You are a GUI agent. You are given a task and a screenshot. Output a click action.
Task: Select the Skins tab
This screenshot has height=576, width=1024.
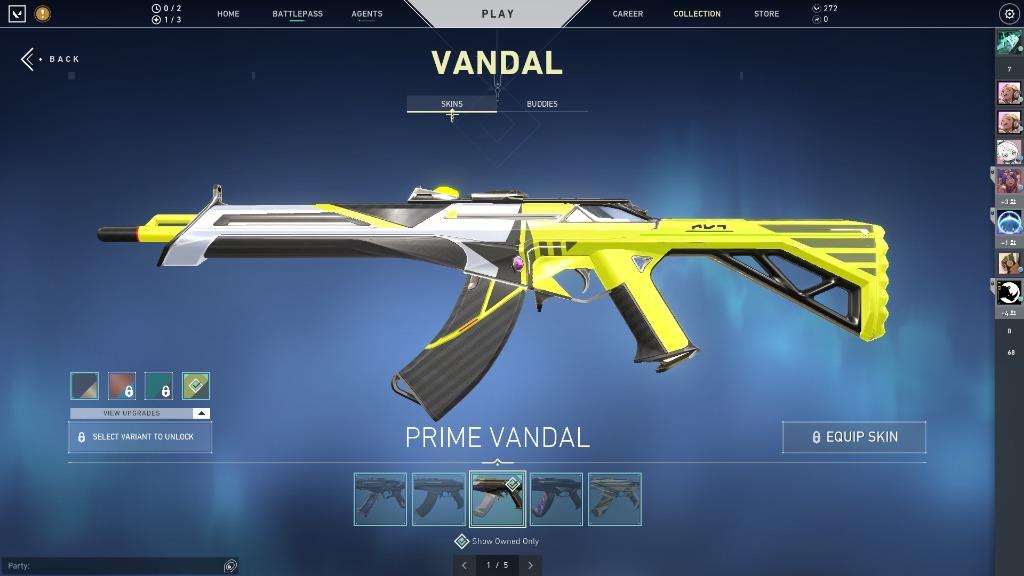(452, 104)
